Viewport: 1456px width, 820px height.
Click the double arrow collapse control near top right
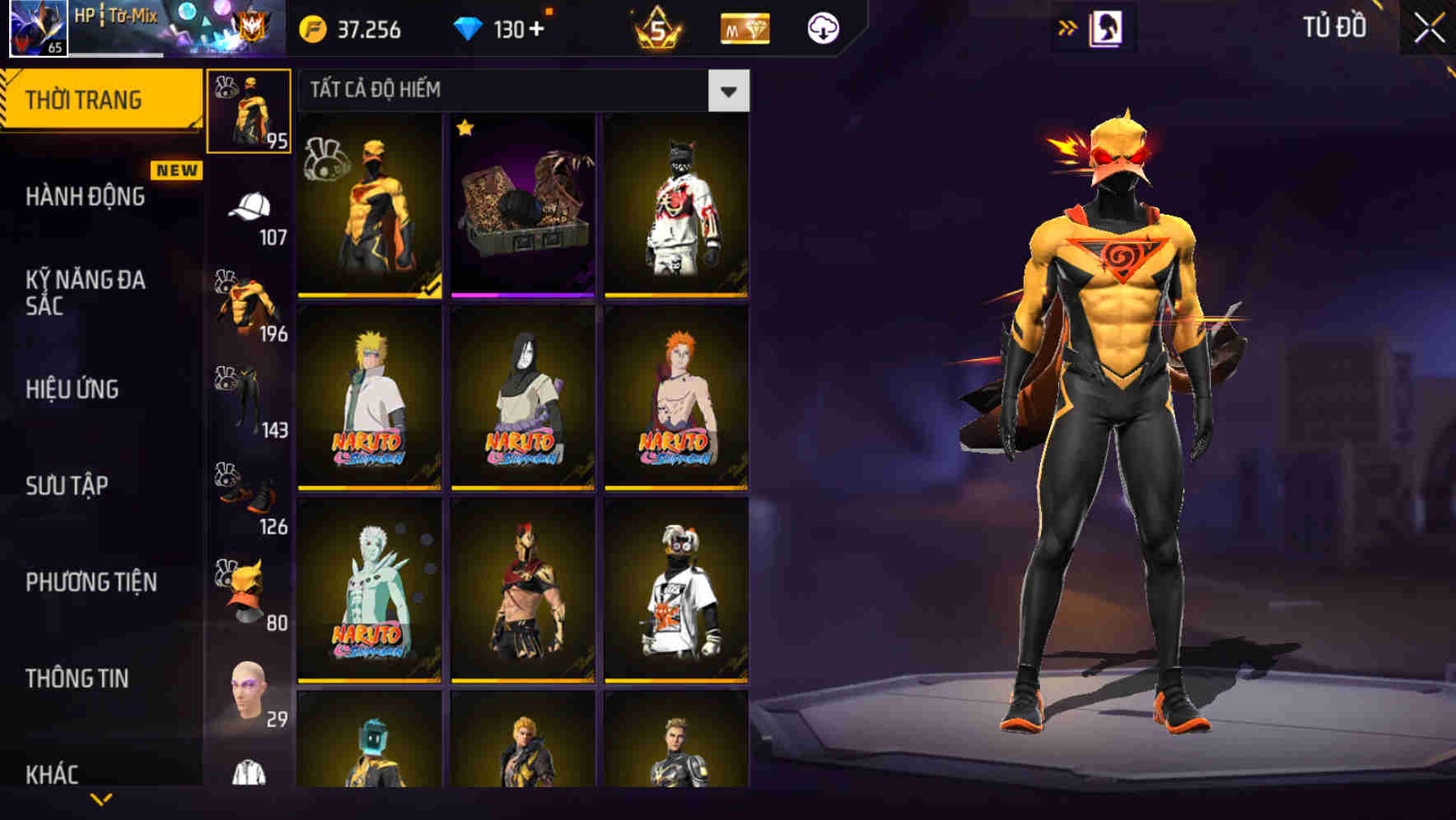coord(1067,27)
